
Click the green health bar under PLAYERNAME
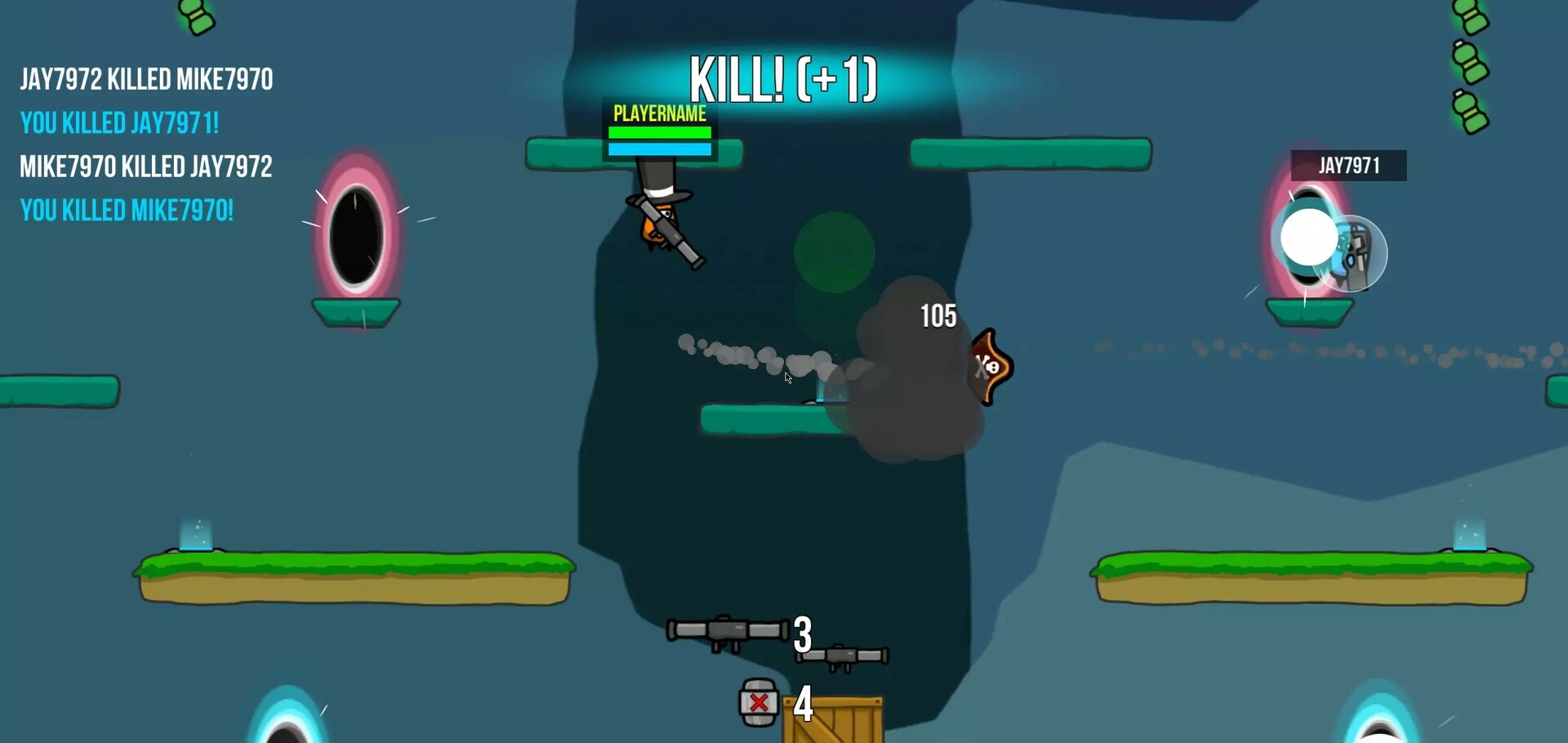(659, 132)
